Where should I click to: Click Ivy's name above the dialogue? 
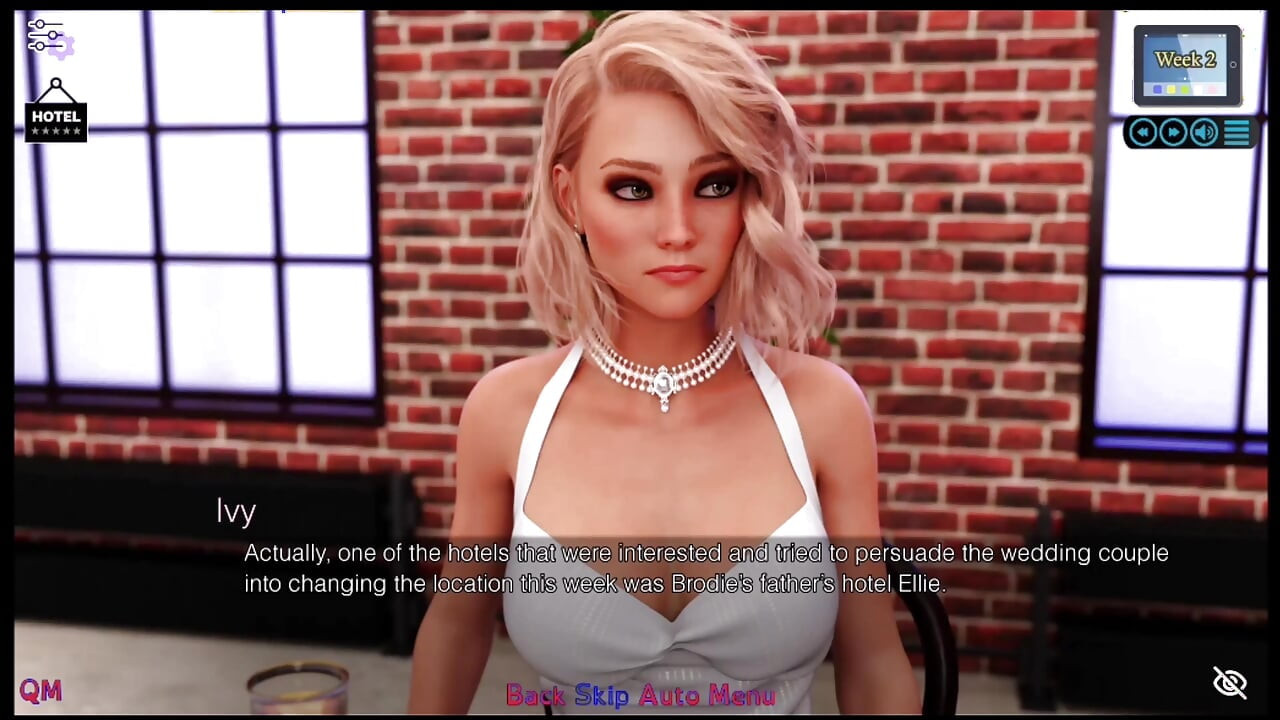(236, 511)
